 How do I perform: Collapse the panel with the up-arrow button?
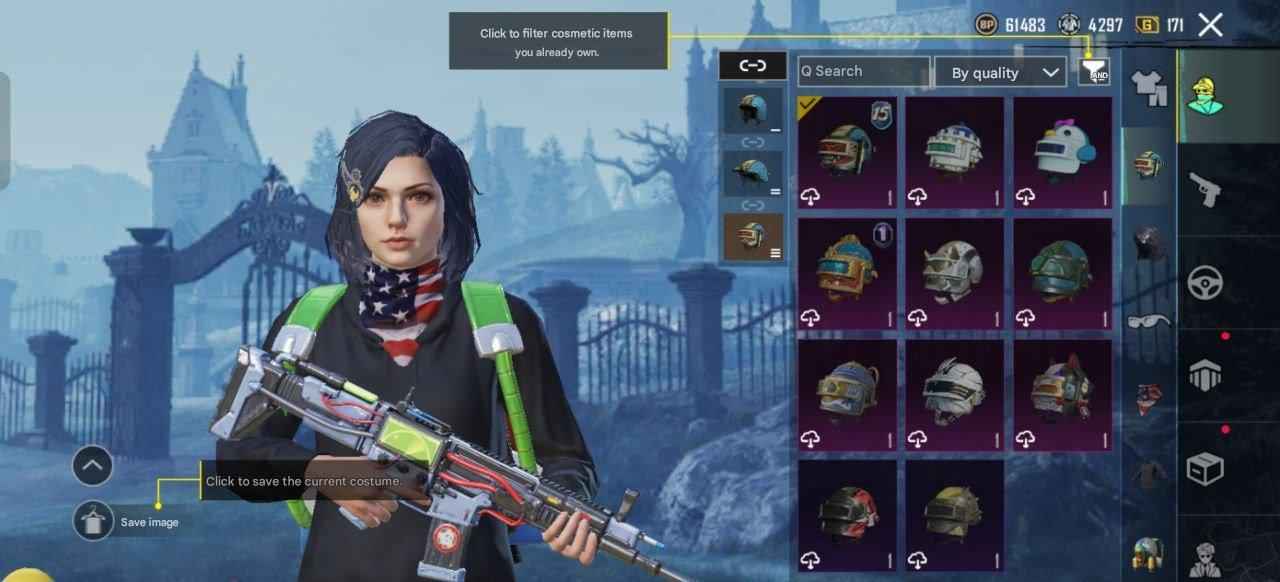[93, 465]
